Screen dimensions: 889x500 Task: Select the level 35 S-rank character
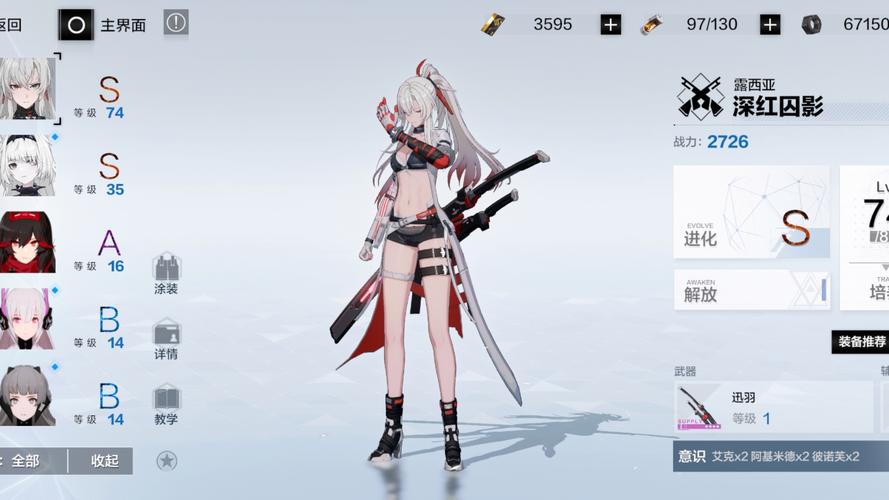point(28,165)
